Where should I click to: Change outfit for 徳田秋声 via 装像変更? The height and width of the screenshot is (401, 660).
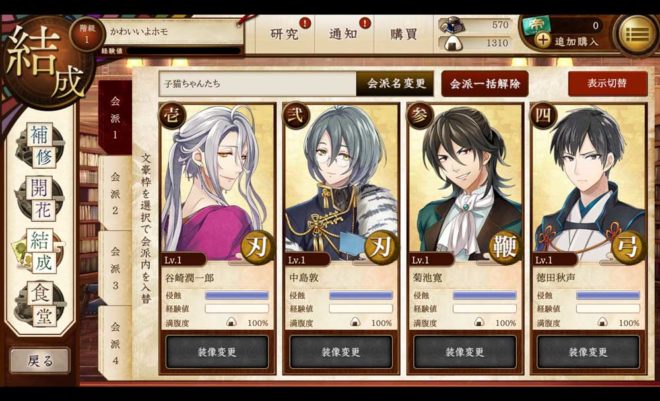587,352
